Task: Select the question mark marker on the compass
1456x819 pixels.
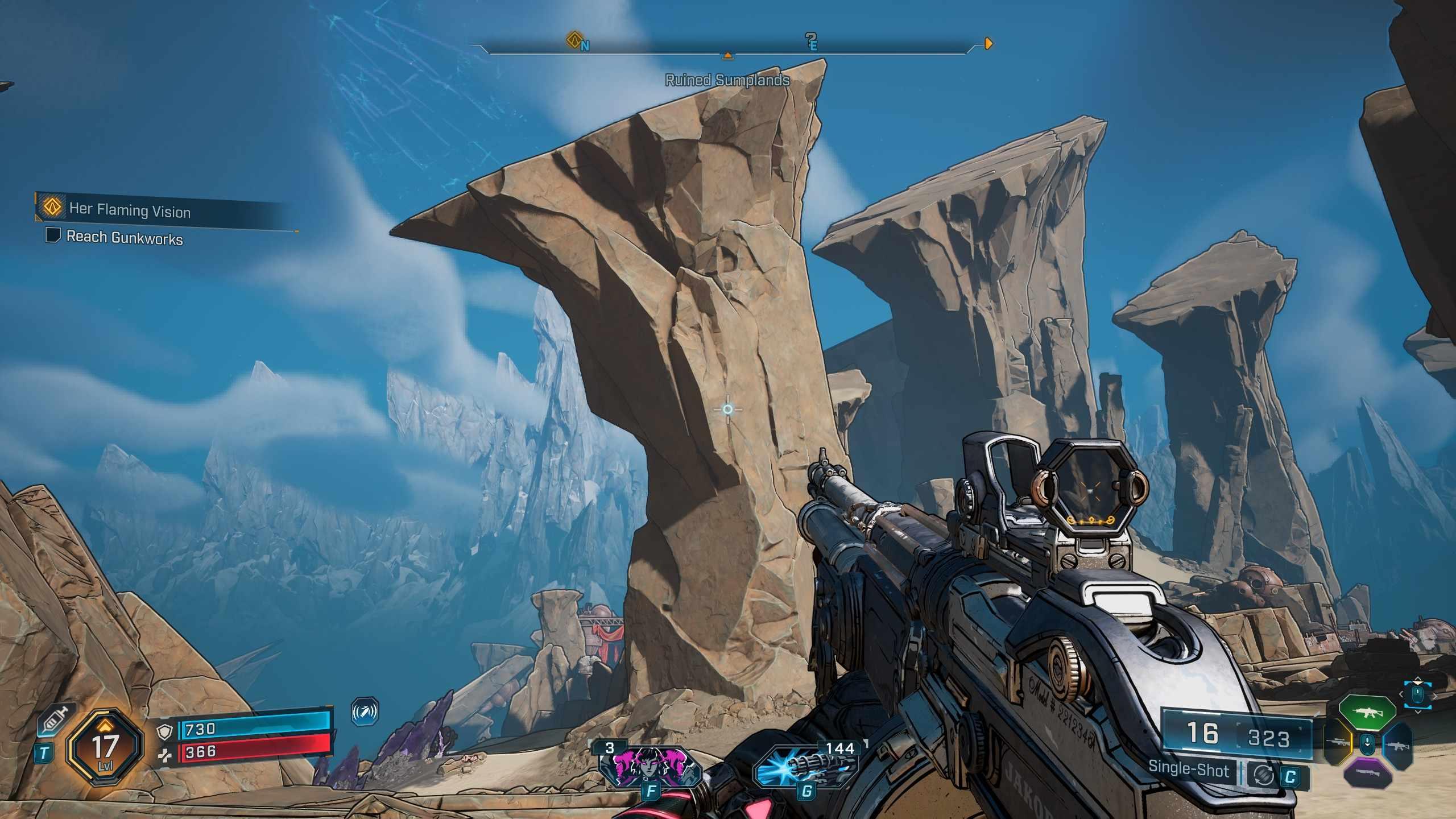Action: point(811,40)
